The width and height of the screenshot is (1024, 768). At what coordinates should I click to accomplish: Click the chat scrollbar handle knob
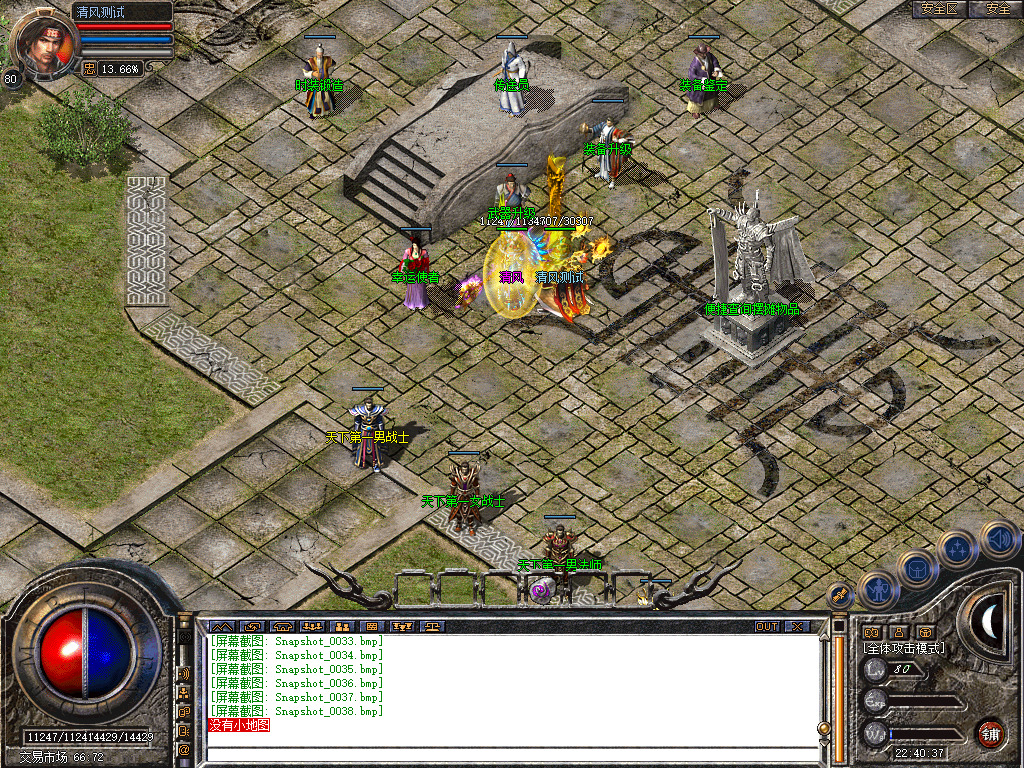point(824,729)
